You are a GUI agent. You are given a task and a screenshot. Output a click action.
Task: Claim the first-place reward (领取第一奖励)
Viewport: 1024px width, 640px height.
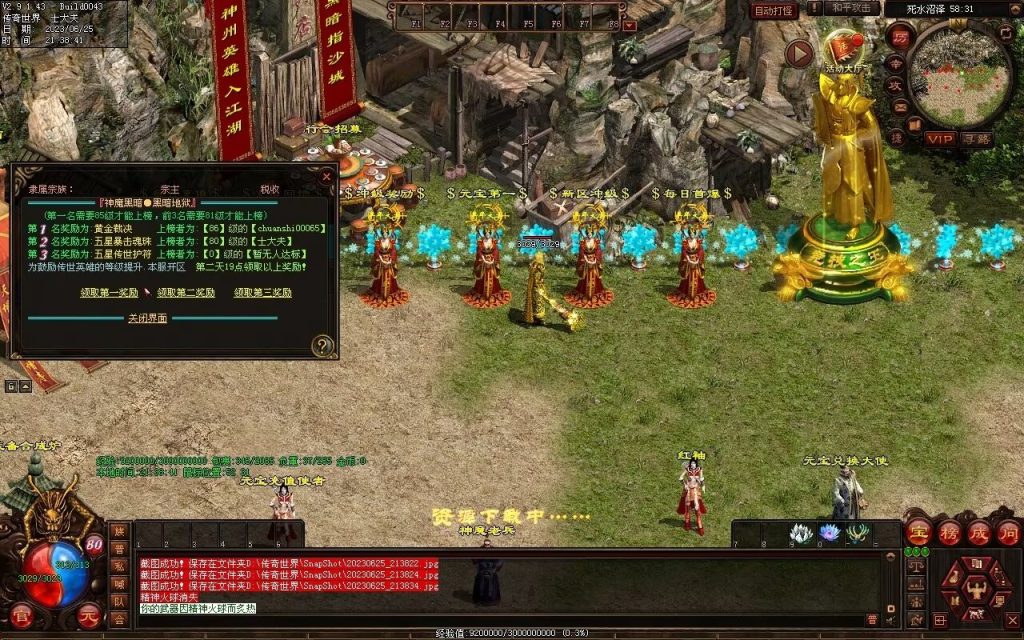(109, 293)
